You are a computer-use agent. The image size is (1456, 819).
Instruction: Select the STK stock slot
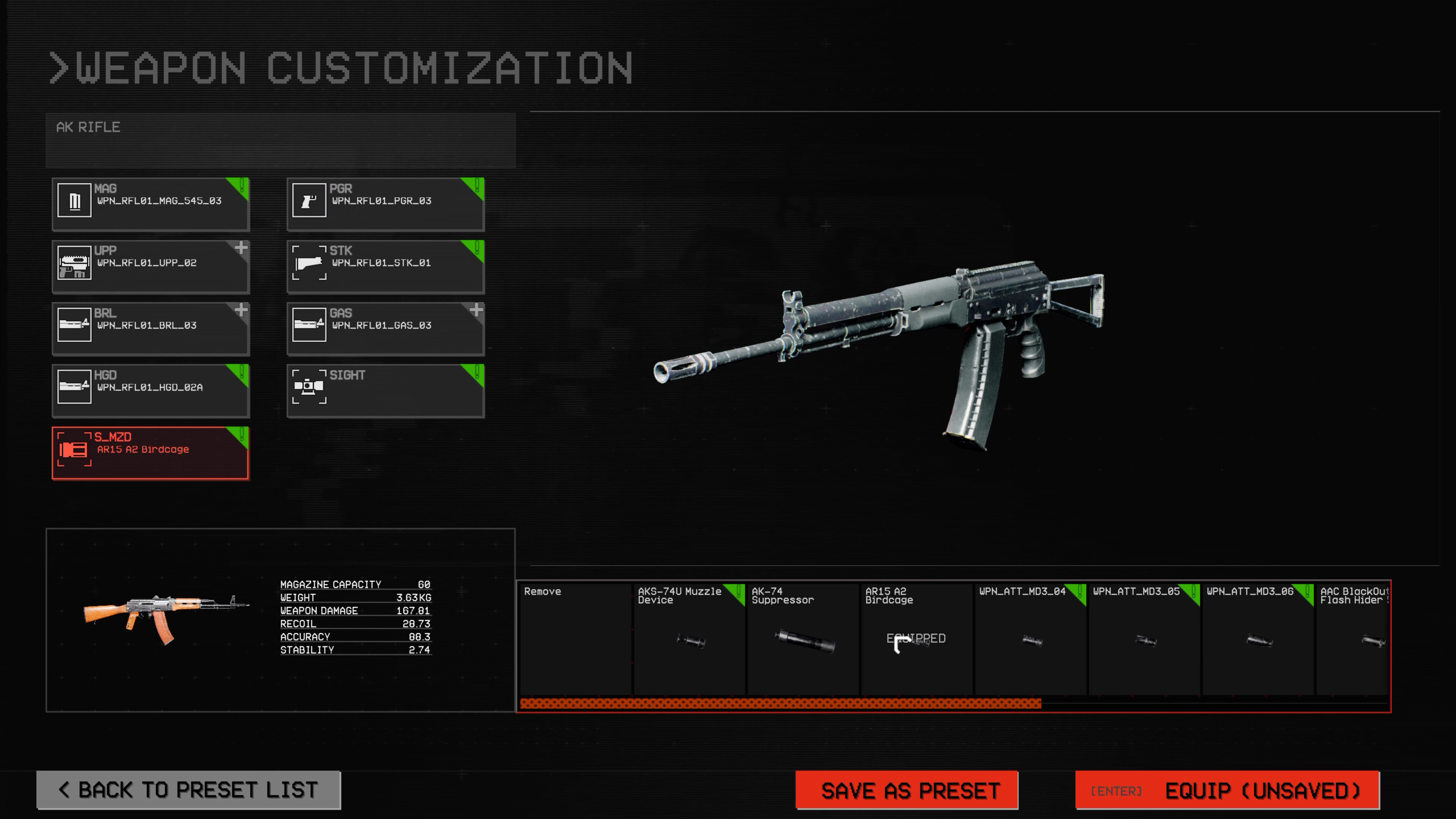(386, 266)
